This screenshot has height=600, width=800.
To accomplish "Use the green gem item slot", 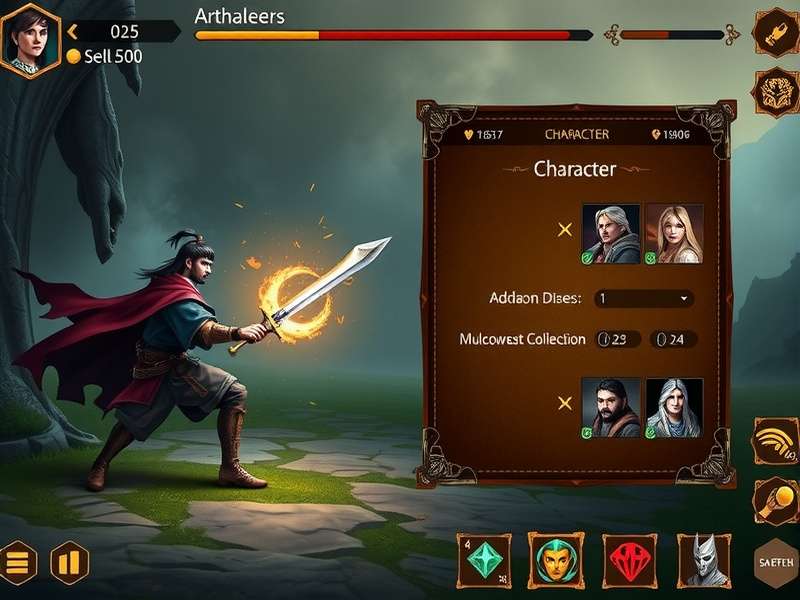I will click(484, 559).
